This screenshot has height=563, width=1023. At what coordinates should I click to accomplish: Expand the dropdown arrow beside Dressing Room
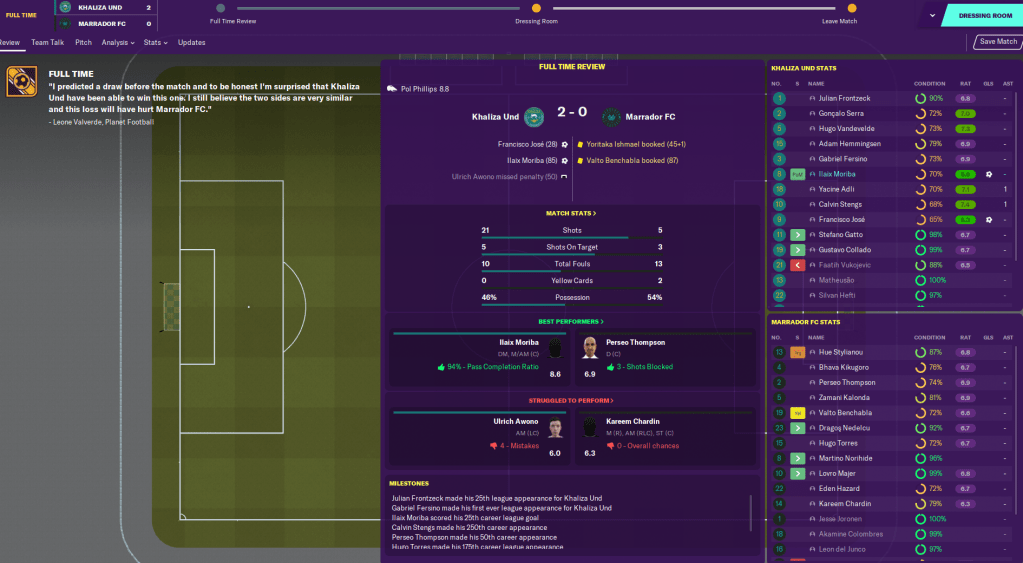tap(932, 16)
